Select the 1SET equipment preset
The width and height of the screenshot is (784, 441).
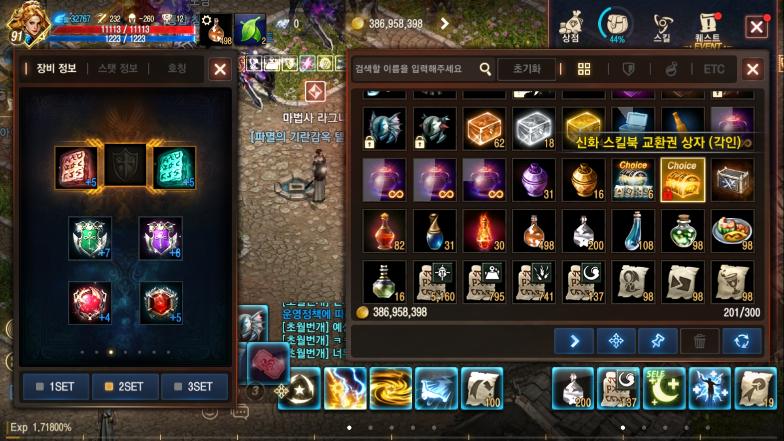[x=55, y=386]
